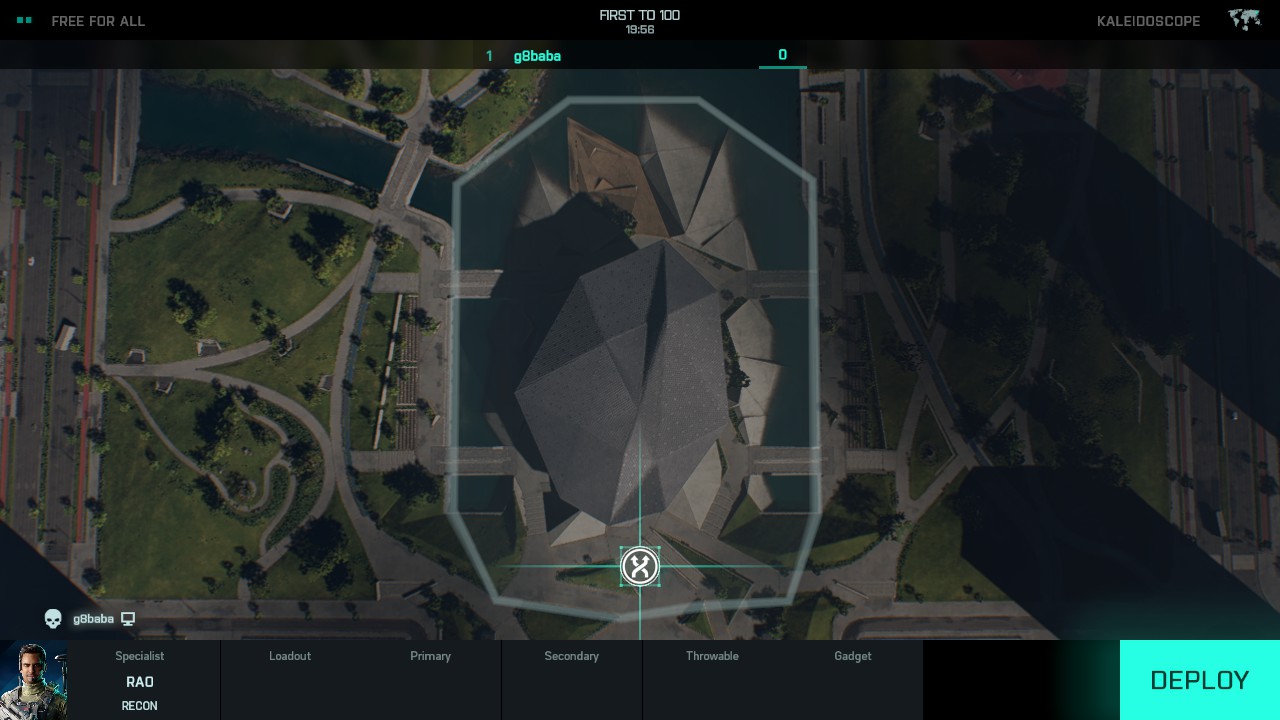
Task: Pick the Gadget slot
Action: [x=853, y=680]
